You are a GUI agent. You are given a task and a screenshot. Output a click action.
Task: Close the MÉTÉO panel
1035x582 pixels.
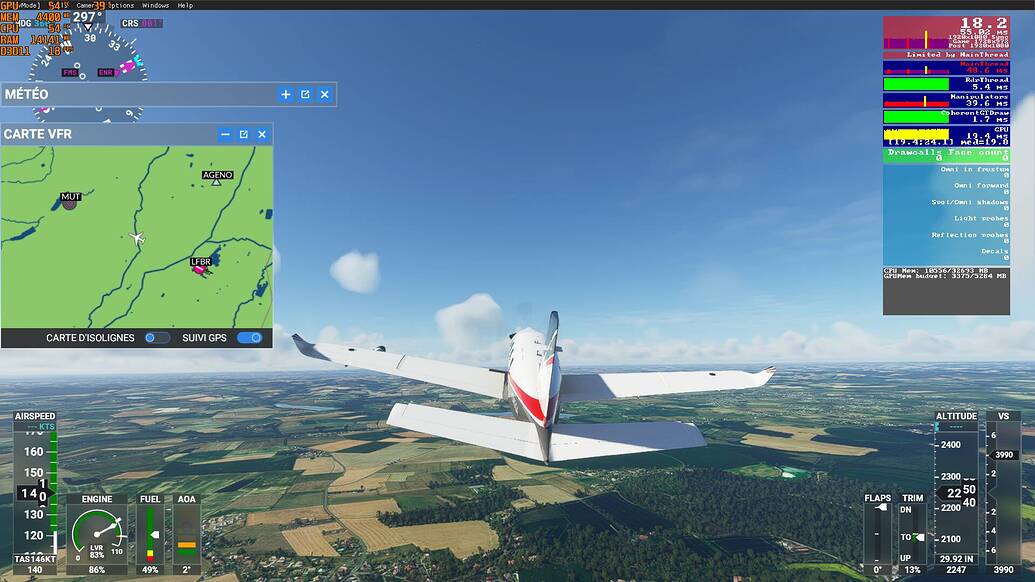point(324,94)
